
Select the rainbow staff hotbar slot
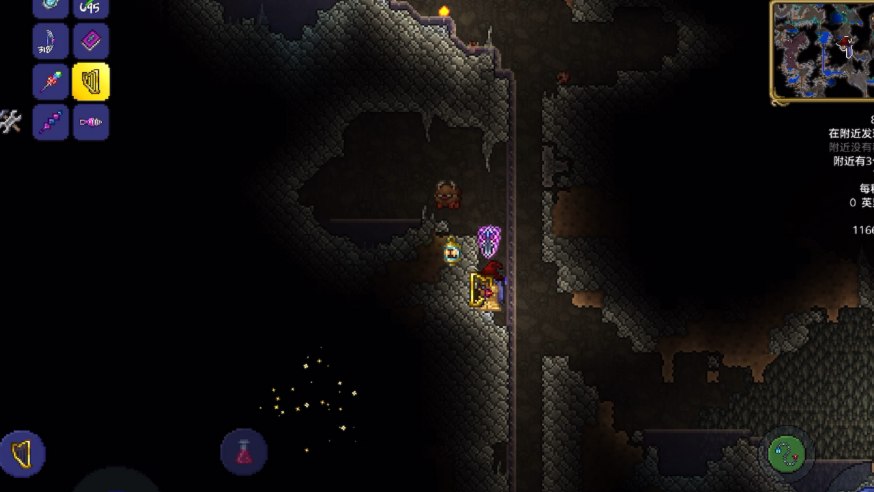pyautogui.click(x=51, y=82)
